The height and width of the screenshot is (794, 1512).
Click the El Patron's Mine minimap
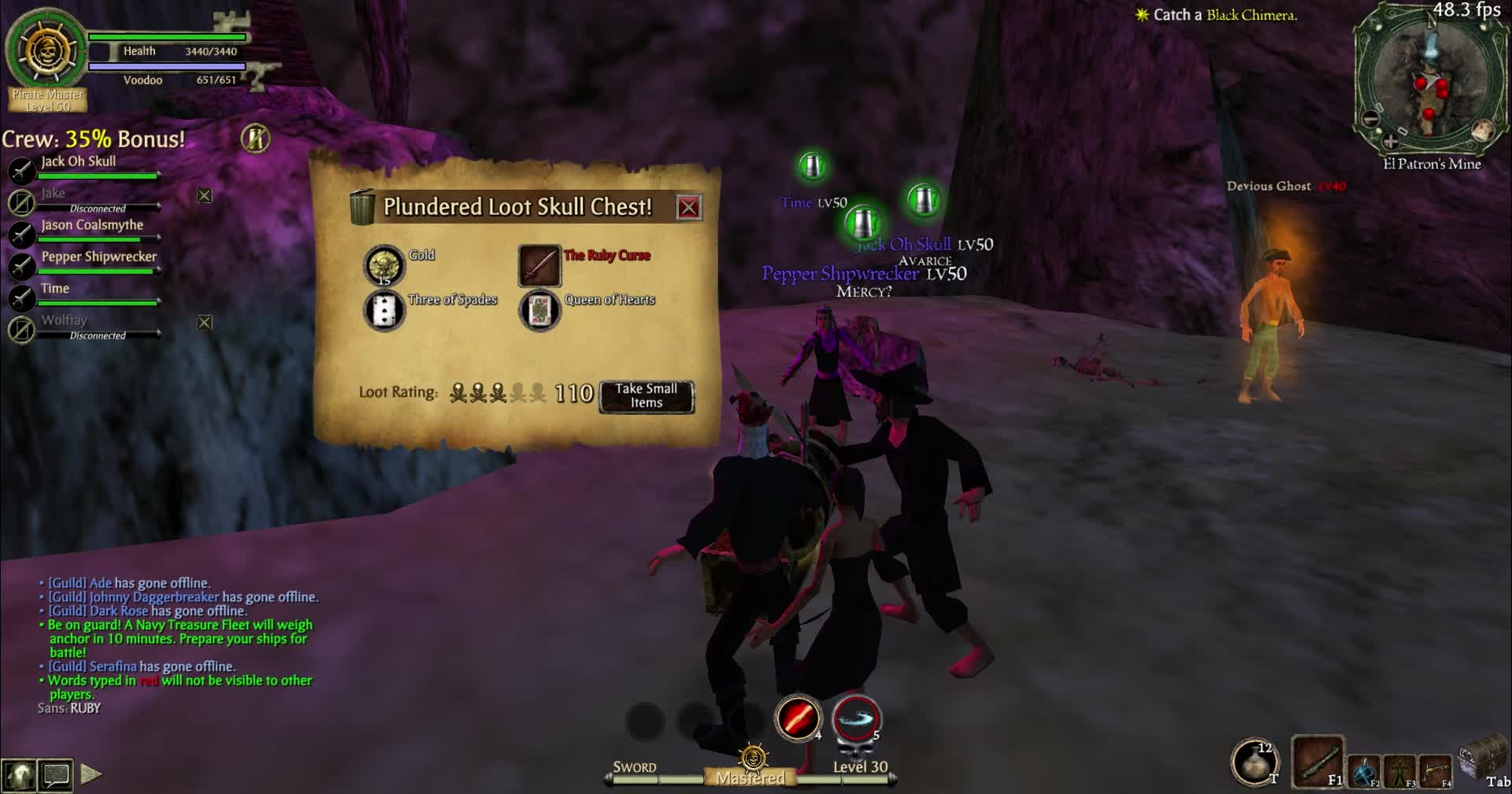[1431, 79]
